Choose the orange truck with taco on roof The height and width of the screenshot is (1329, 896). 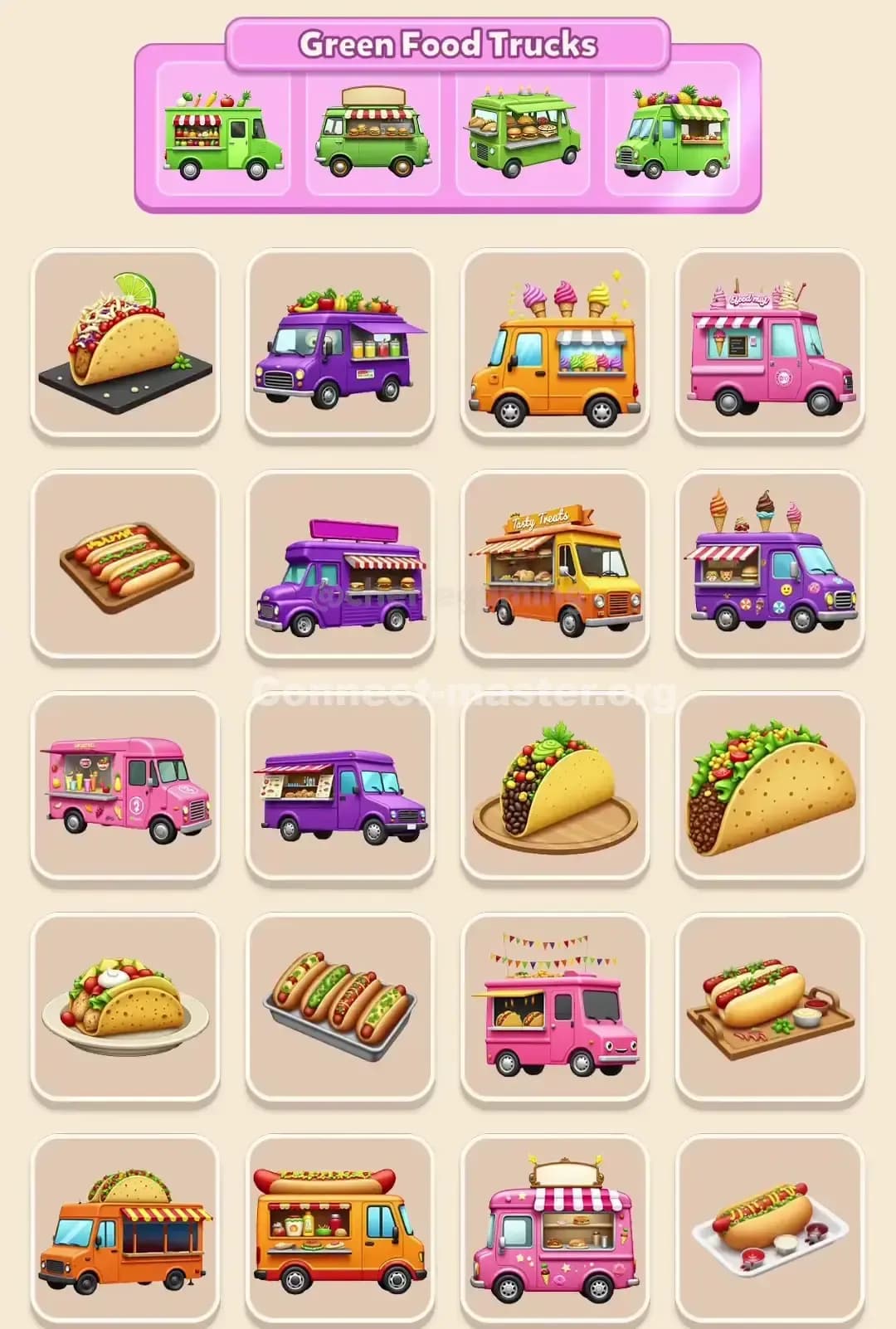124,1229
